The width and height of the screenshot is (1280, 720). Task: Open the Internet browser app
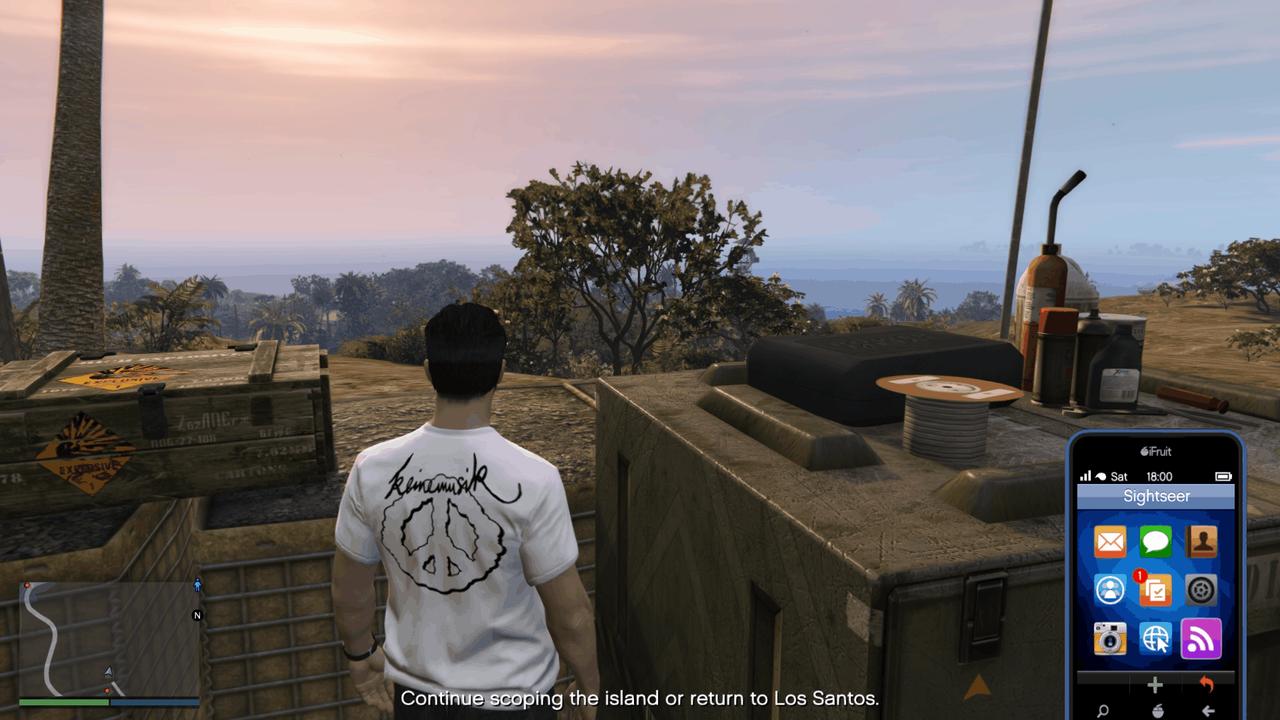coord(1156,637)
